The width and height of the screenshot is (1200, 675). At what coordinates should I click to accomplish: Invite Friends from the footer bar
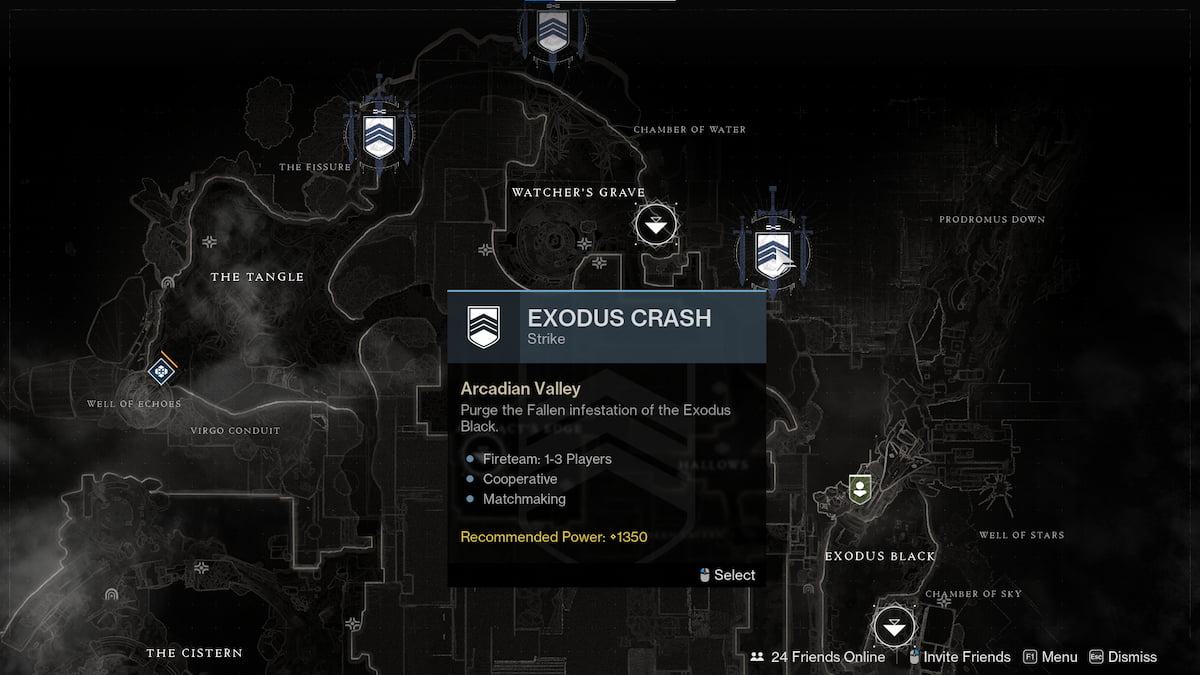click(961, 657)
